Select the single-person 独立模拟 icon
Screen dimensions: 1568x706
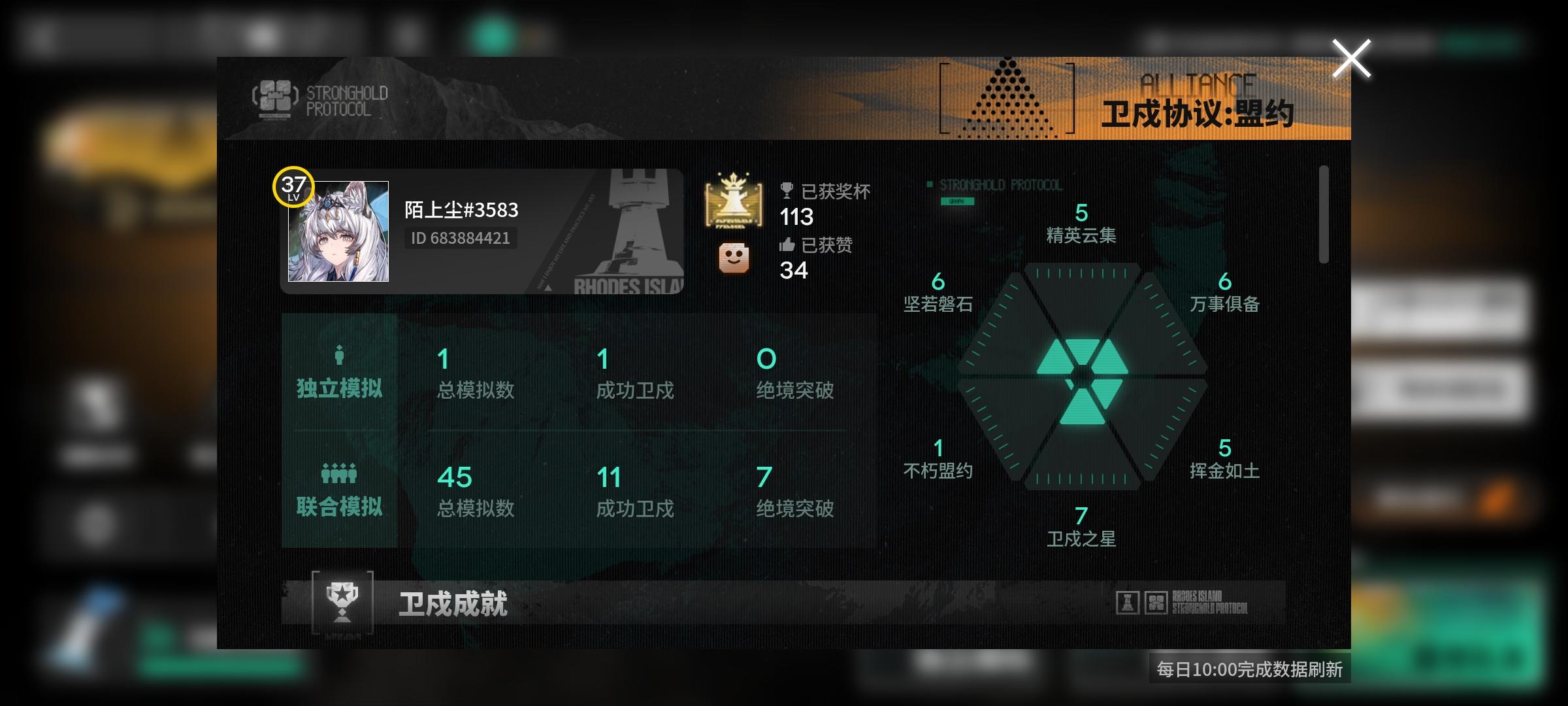338,355
